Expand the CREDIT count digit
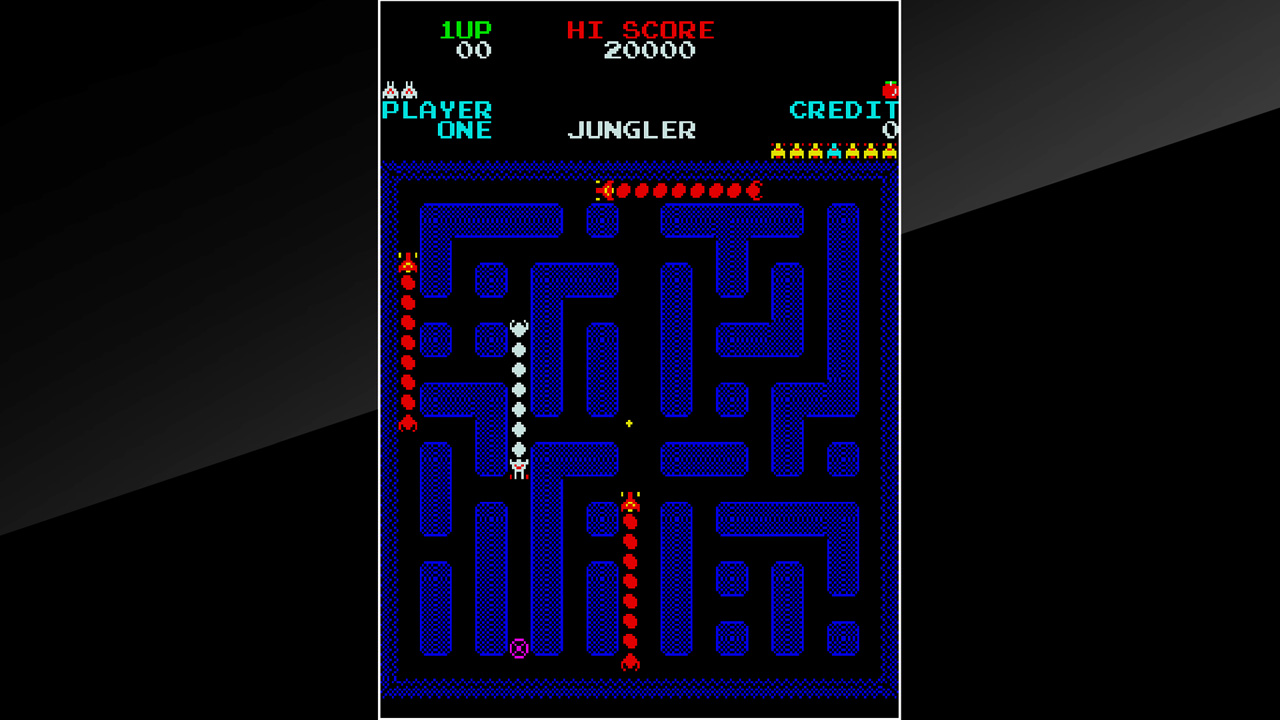This screenshot has height=720, width=1280. pos(888,128)
